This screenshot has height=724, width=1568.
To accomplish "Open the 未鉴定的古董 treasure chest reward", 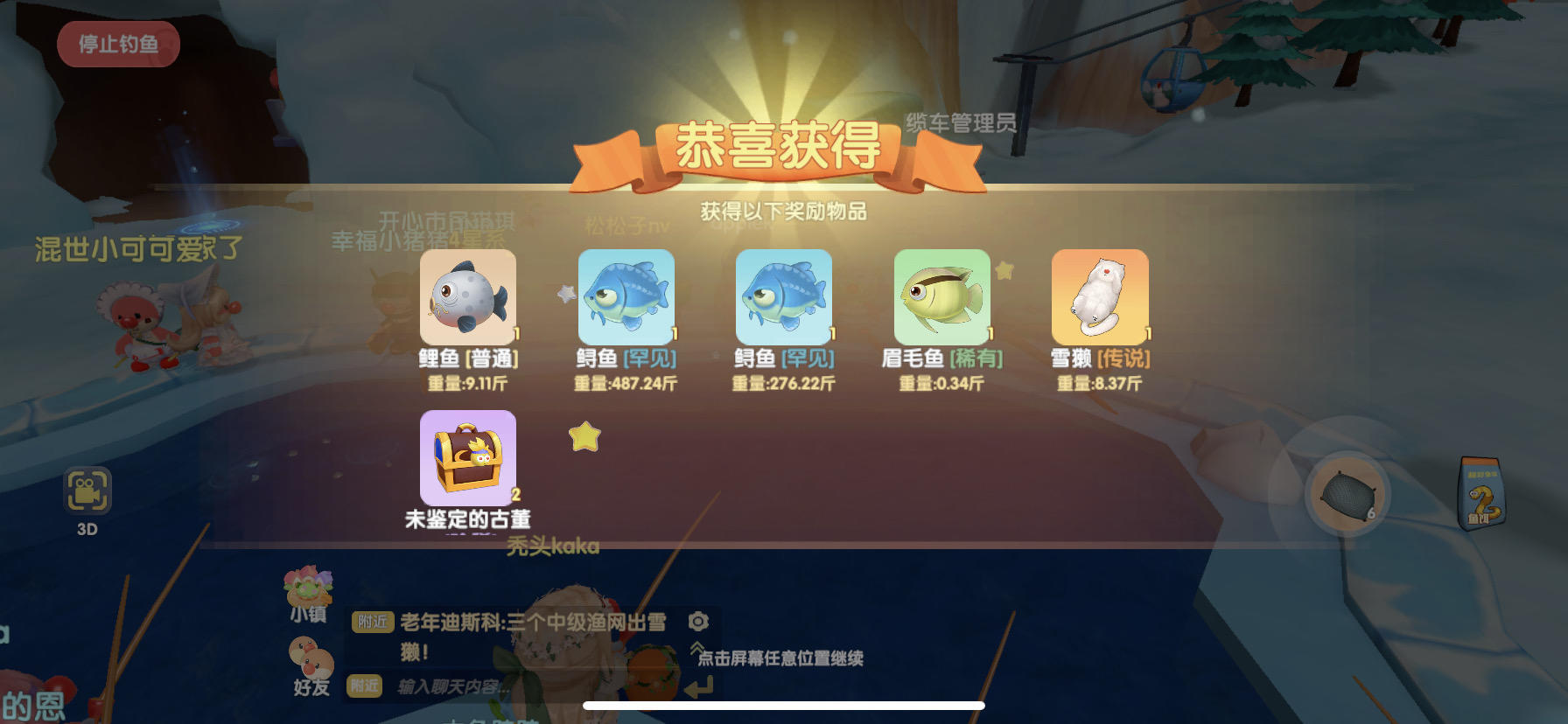I will (469, 458).
